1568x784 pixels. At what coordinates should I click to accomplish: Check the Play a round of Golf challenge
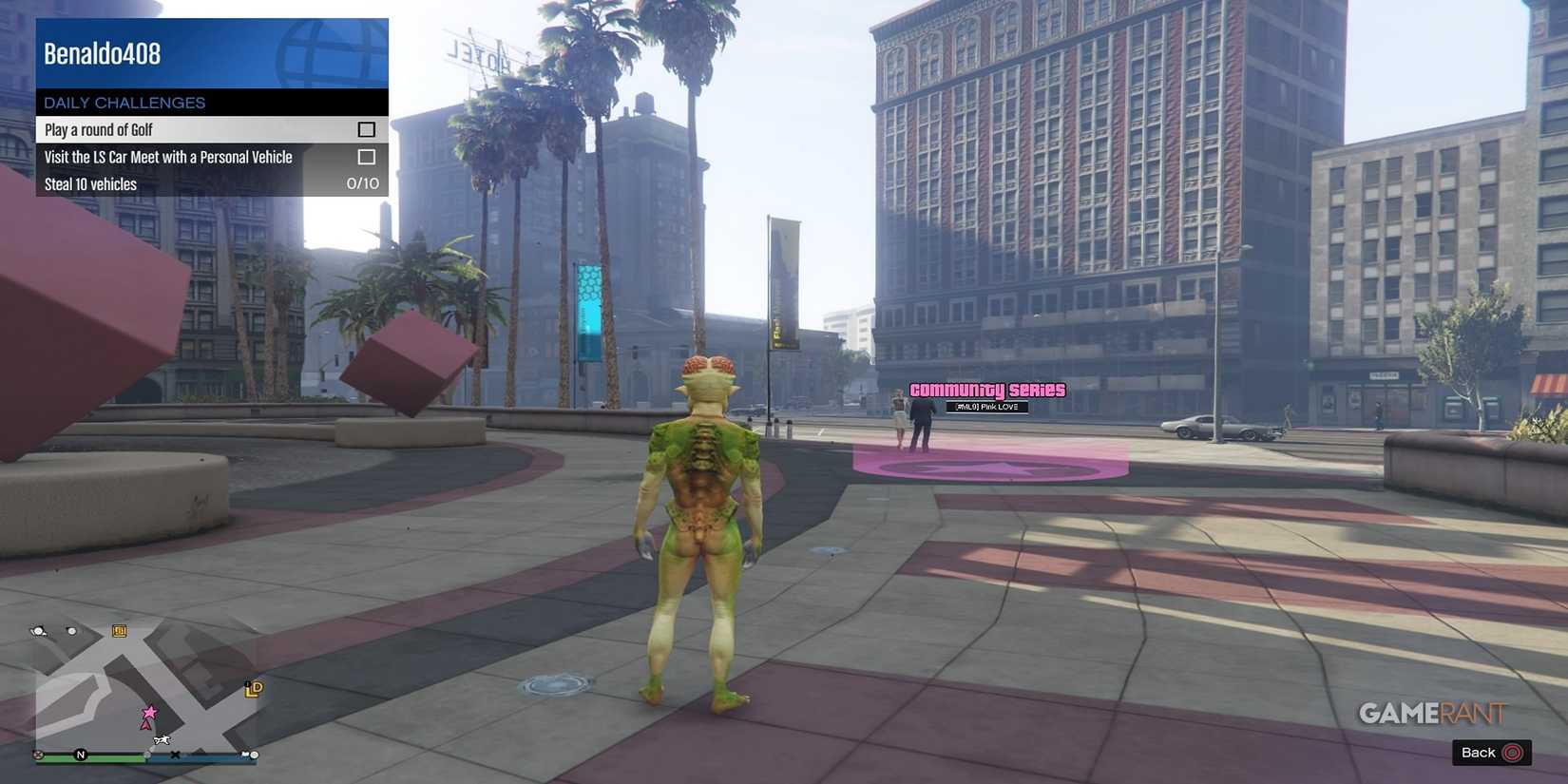click(x=365, y=128)
